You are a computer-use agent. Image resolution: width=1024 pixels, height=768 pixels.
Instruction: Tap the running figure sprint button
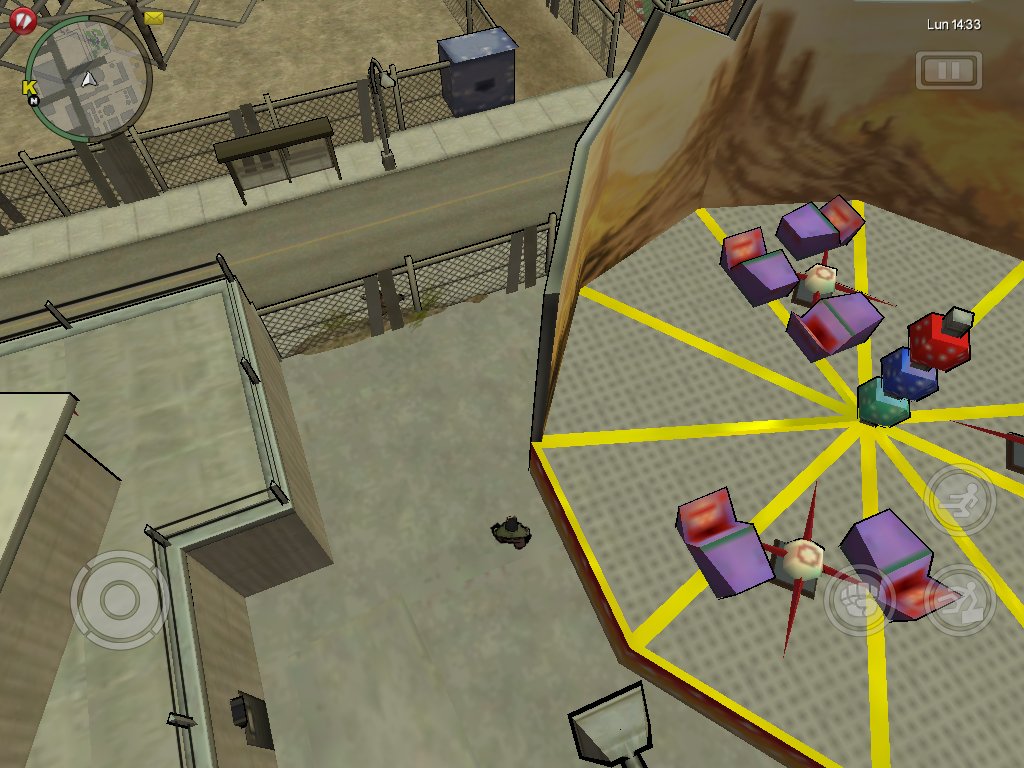[959, 499]
